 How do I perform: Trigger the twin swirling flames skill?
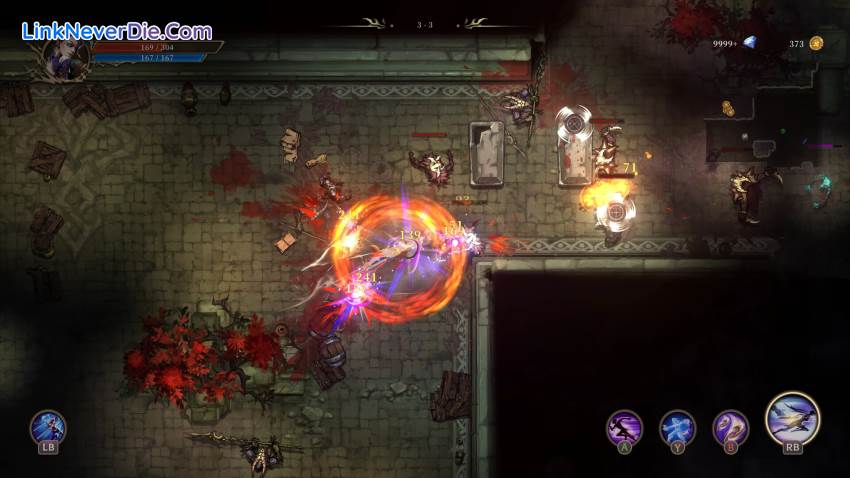tap(730, 428)
